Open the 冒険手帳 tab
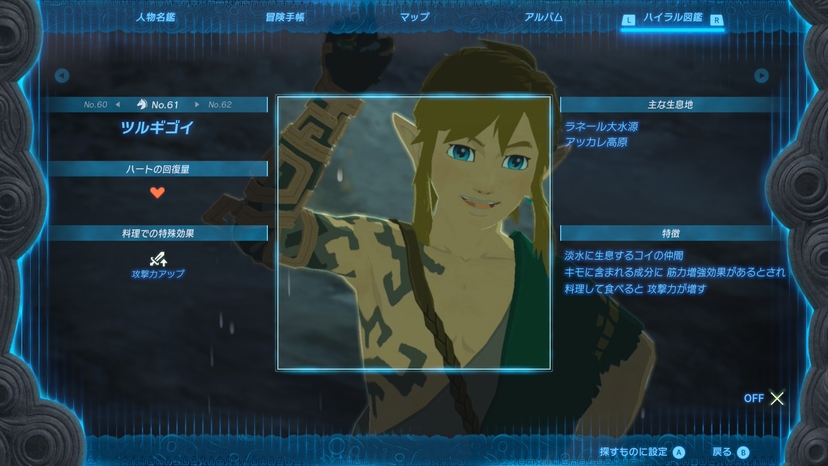This screenshot has height=466, width=828. tap(286, 17)
